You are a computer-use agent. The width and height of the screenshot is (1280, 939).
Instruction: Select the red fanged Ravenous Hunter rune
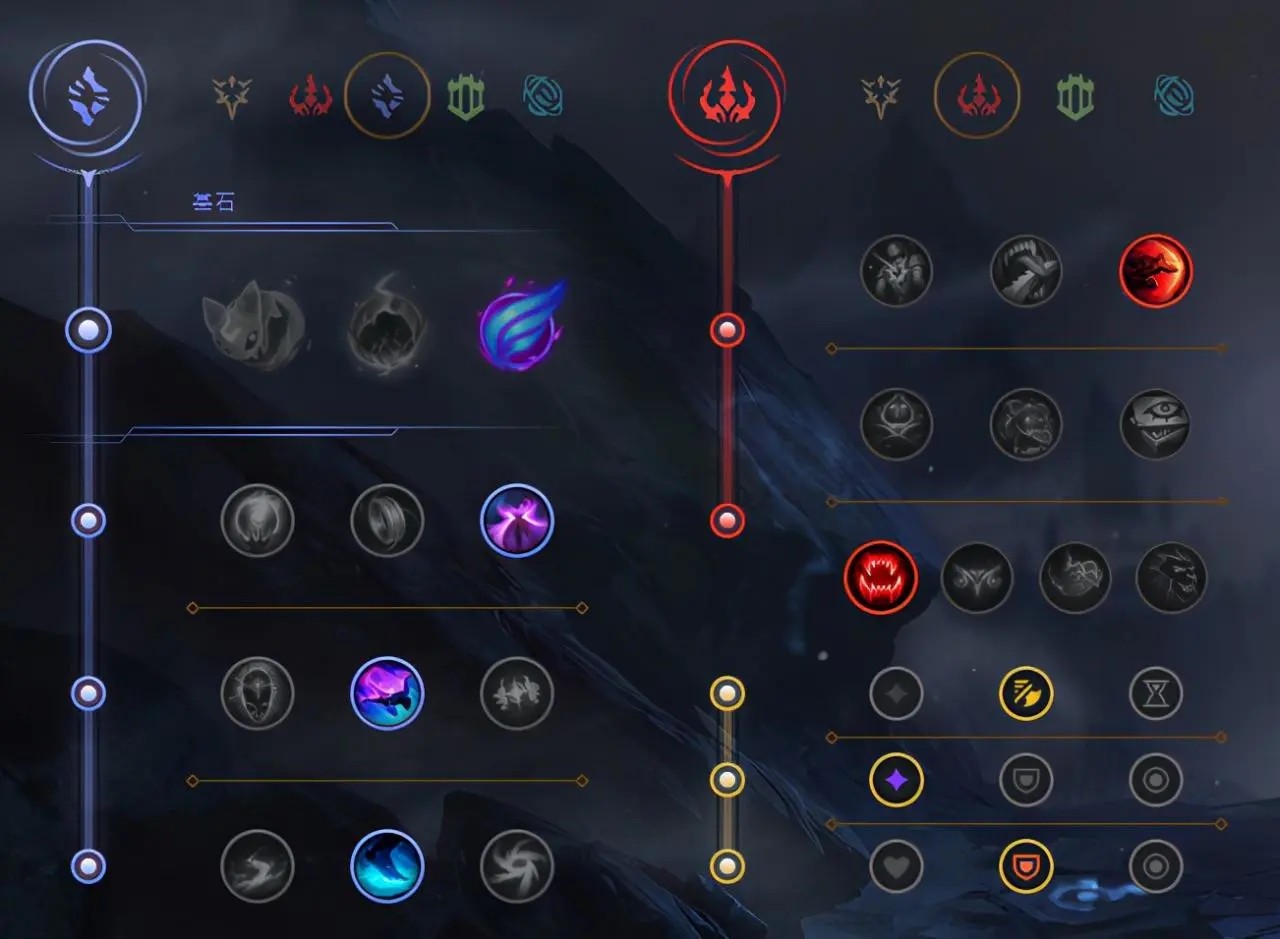pyautogui.click(x=880, y=578)
